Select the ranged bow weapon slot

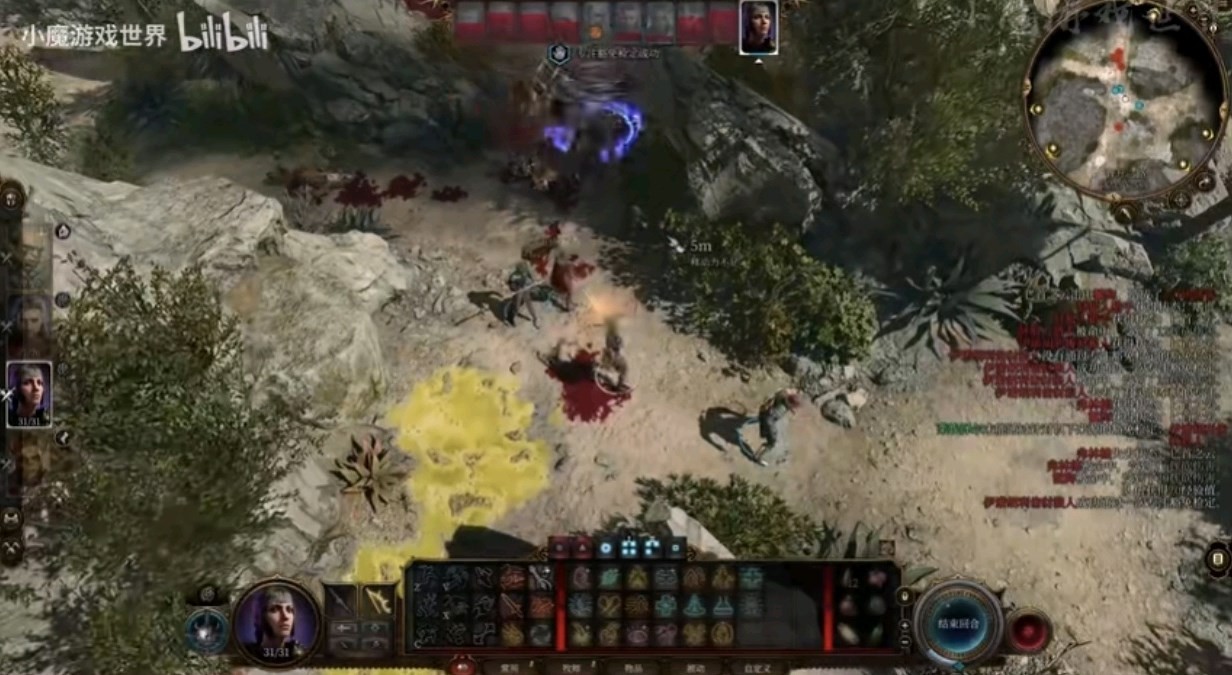tap(378, 602)
